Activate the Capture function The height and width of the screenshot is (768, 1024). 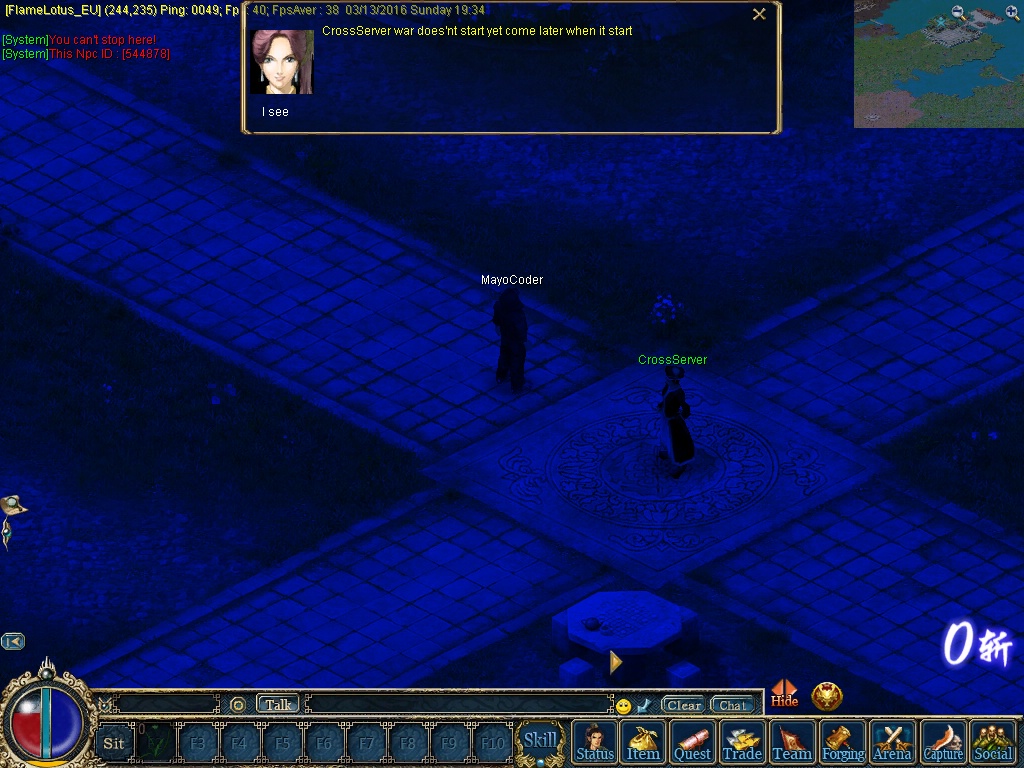point(943,742)
